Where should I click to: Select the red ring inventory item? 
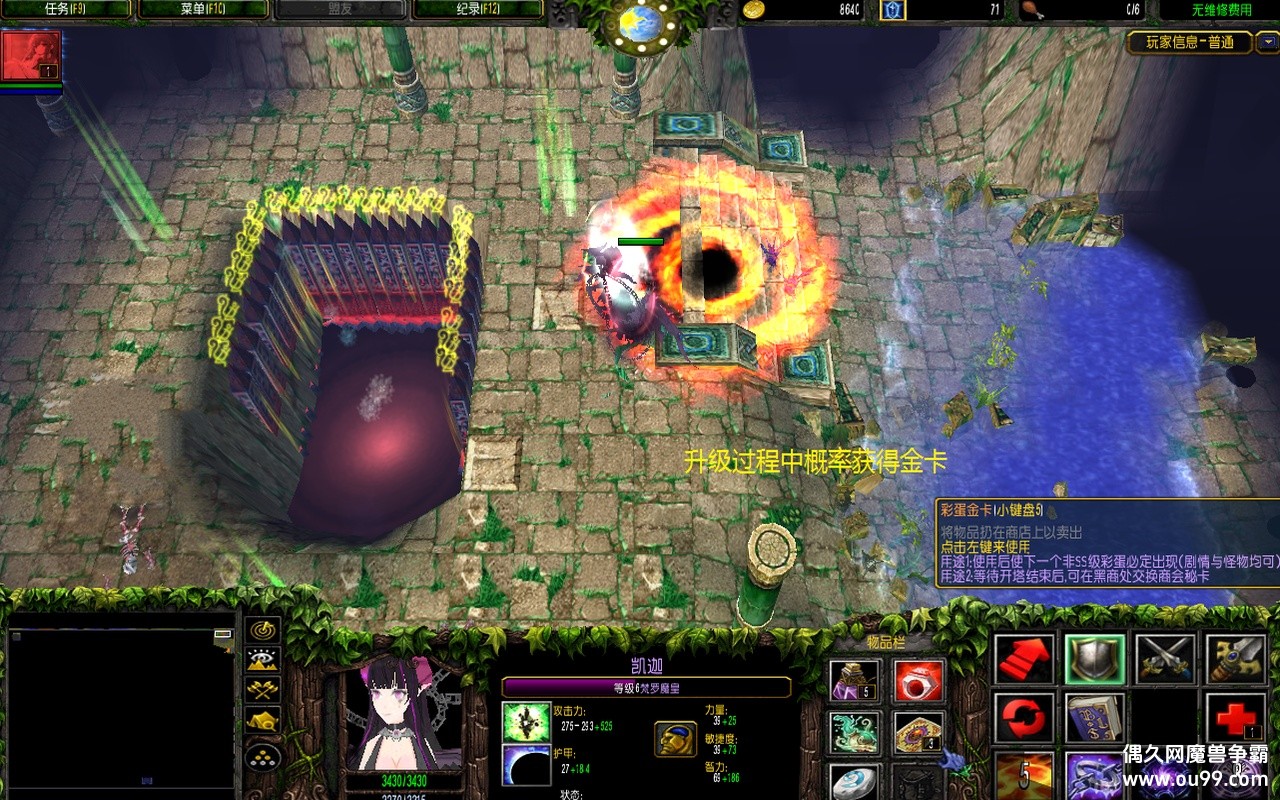coord(918,680)
